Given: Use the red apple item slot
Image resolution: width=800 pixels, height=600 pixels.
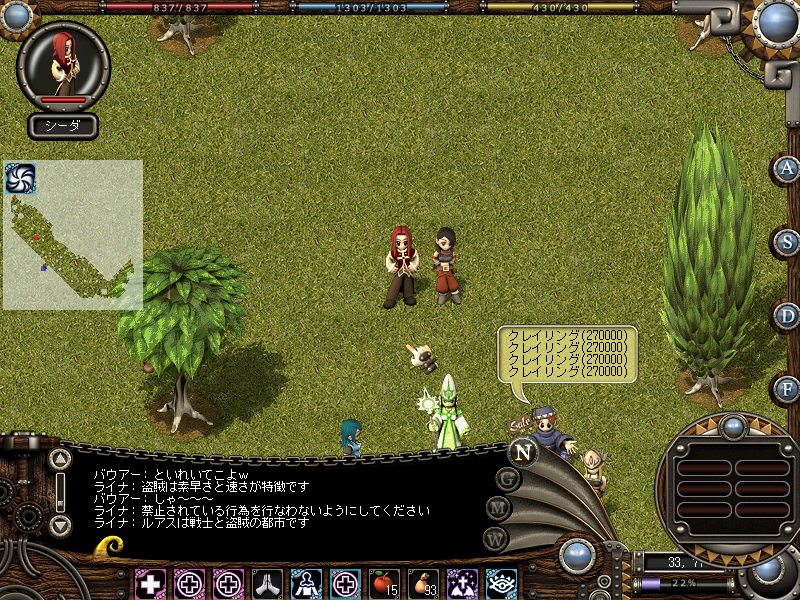Looking at the screenshot, I should pos(383,583).
